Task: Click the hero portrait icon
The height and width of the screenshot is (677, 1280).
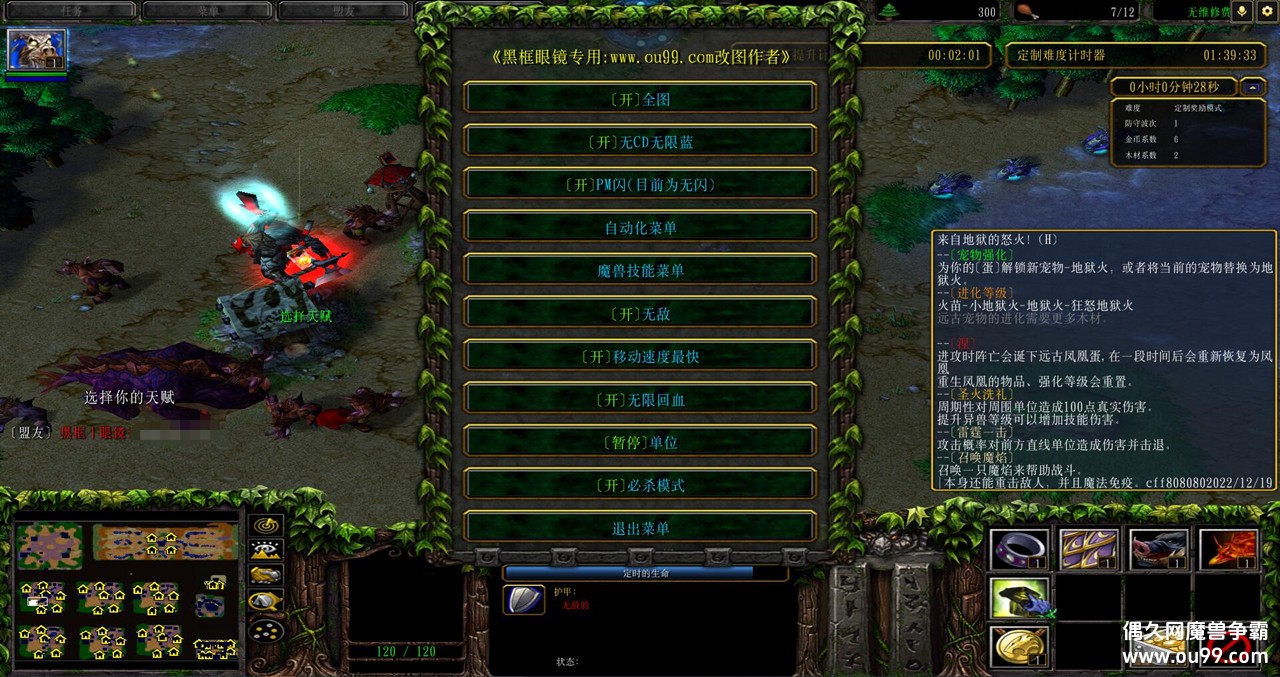Action: pyautogui.click(x=37, y=49)
